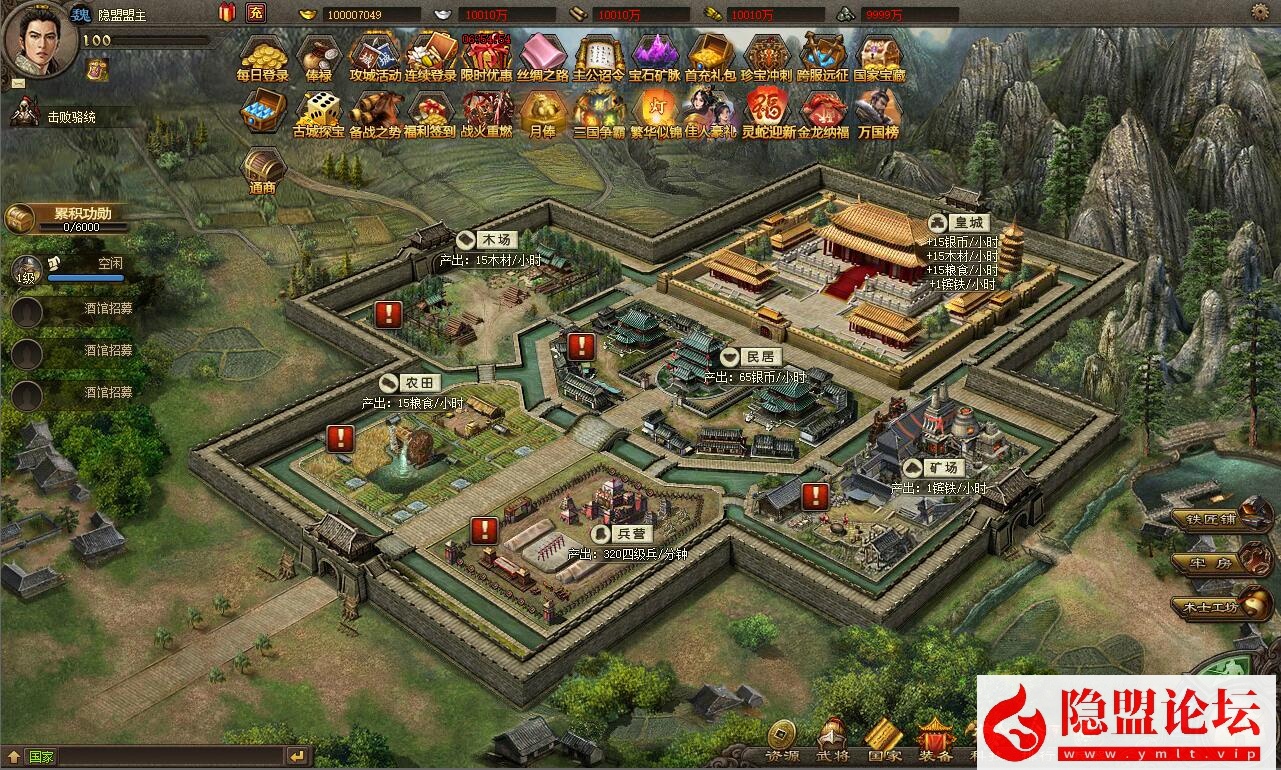Click the 充 recharge button
Screen dimensions: 1281x770
coord(256,13)
